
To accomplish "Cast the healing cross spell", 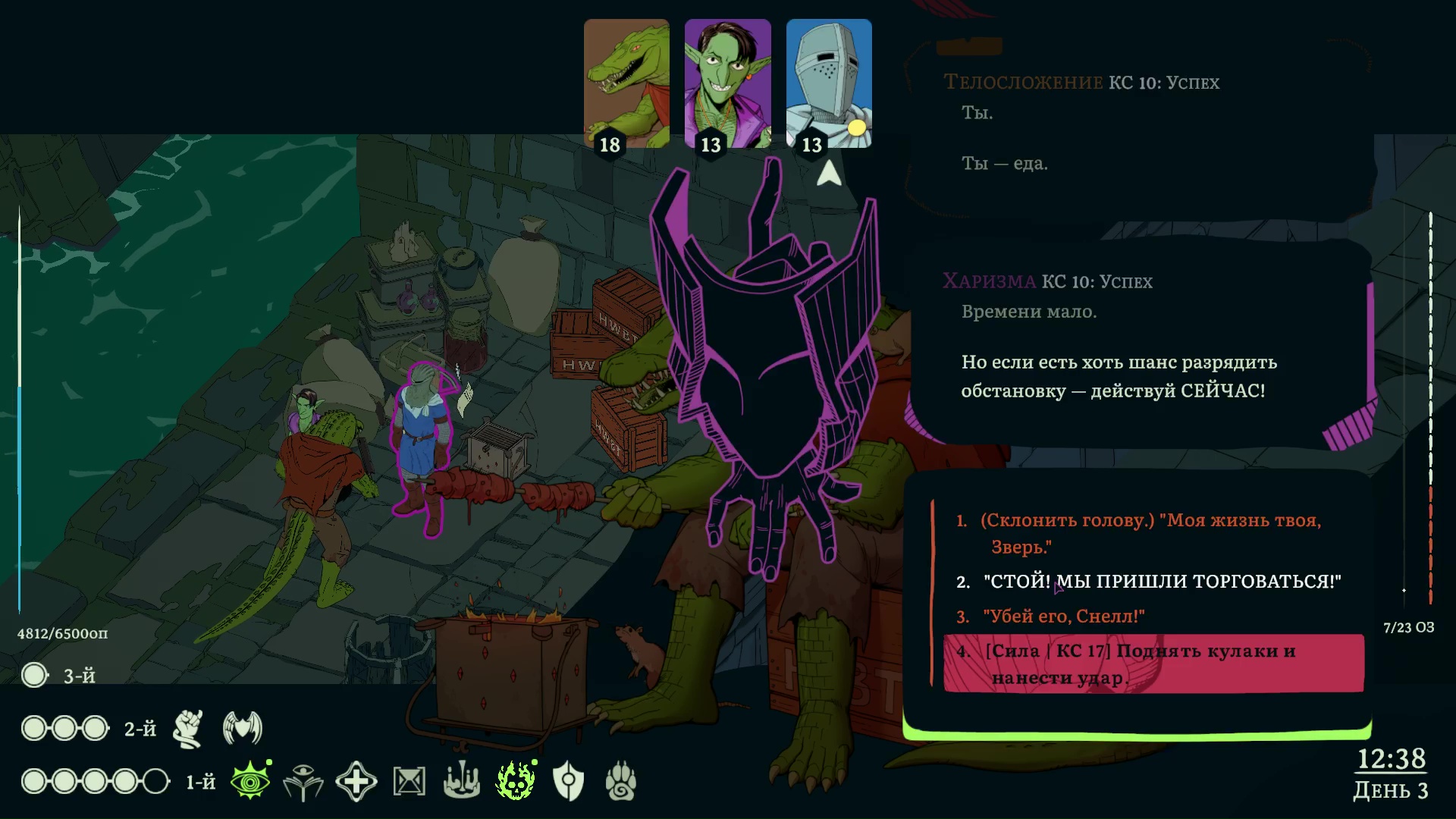I will click(x=356, y=782).
